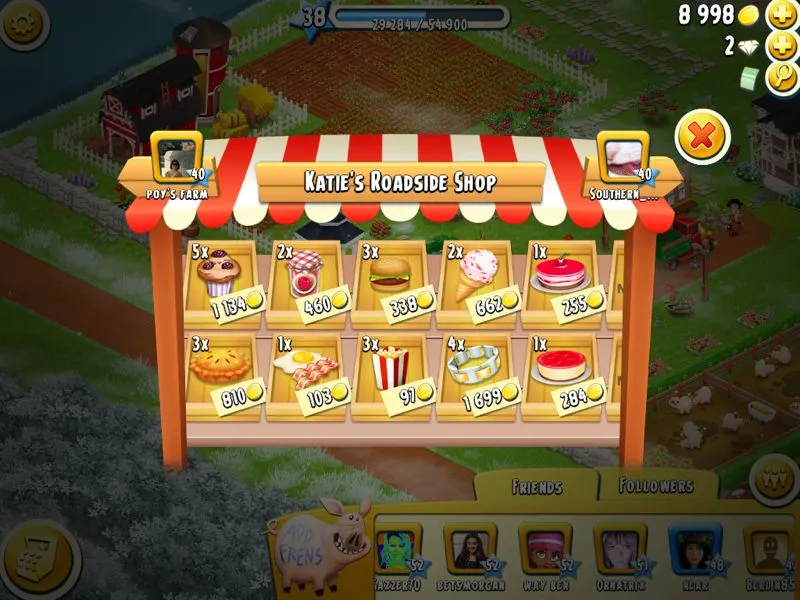Screen dimensions: 800x600
Task: Close Katie's Roadside Shop window
Action: point(702,137)
